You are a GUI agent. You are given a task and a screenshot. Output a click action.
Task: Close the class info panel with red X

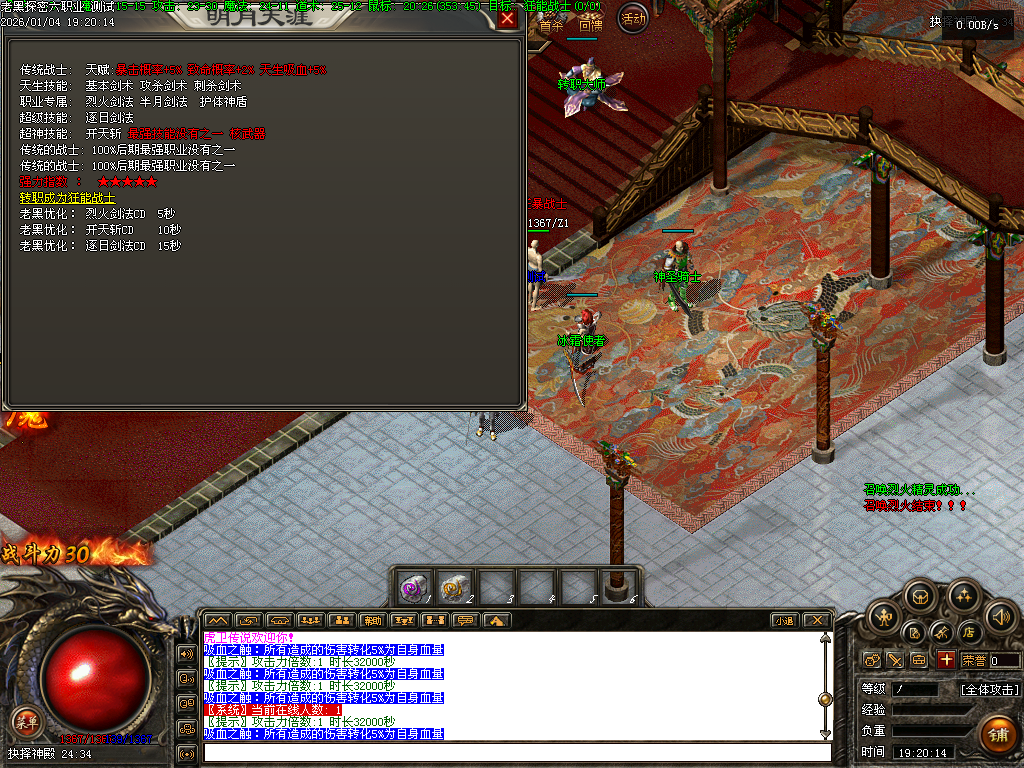tap(509, 18)
